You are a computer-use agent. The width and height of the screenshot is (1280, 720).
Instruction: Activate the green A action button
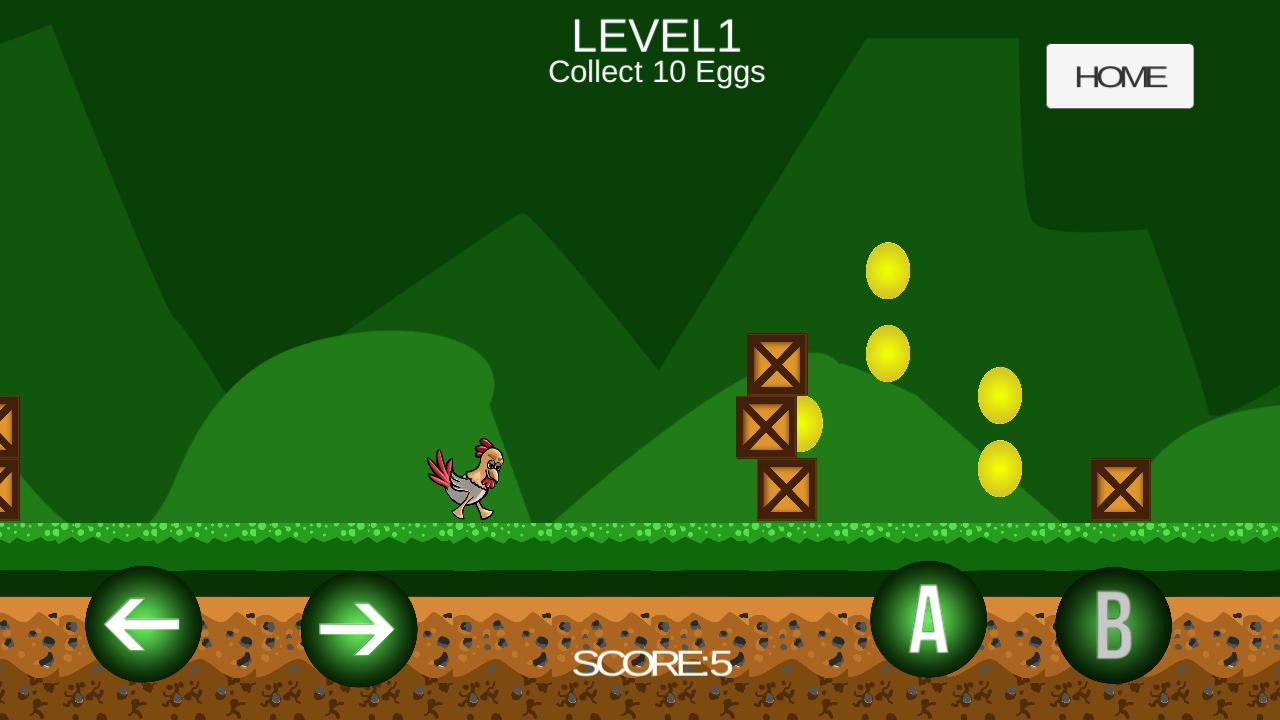click(928, 619)
